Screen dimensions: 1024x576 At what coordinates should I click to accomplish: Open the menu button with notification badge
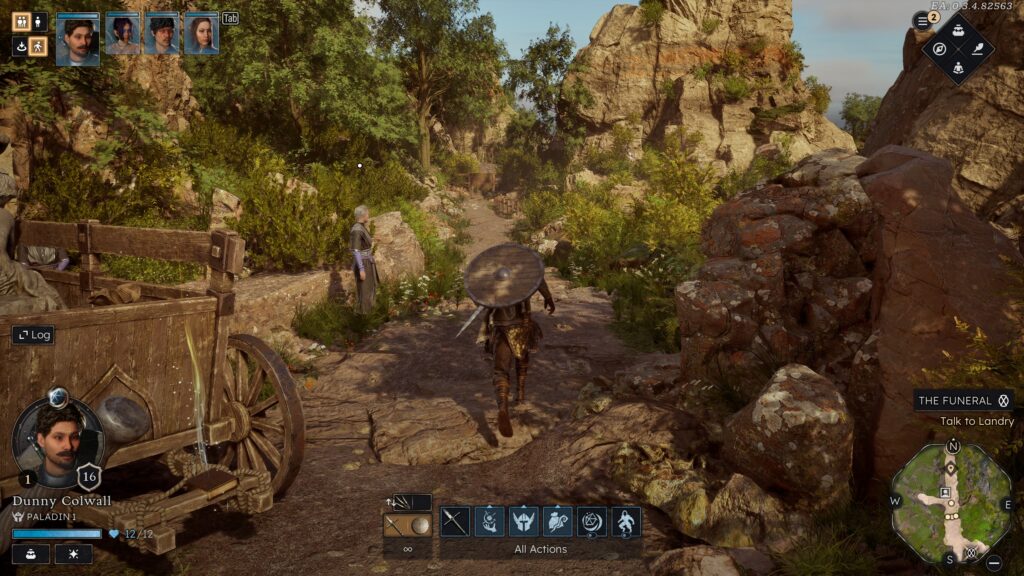pos(922,20)
